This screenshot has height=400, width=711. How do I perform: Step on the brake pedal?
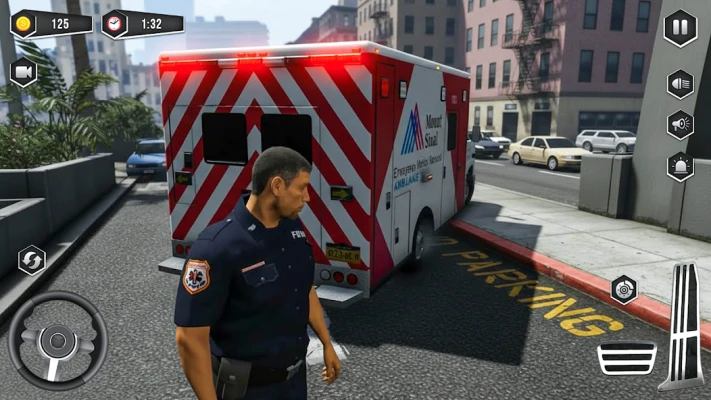[x=627, y=357]
